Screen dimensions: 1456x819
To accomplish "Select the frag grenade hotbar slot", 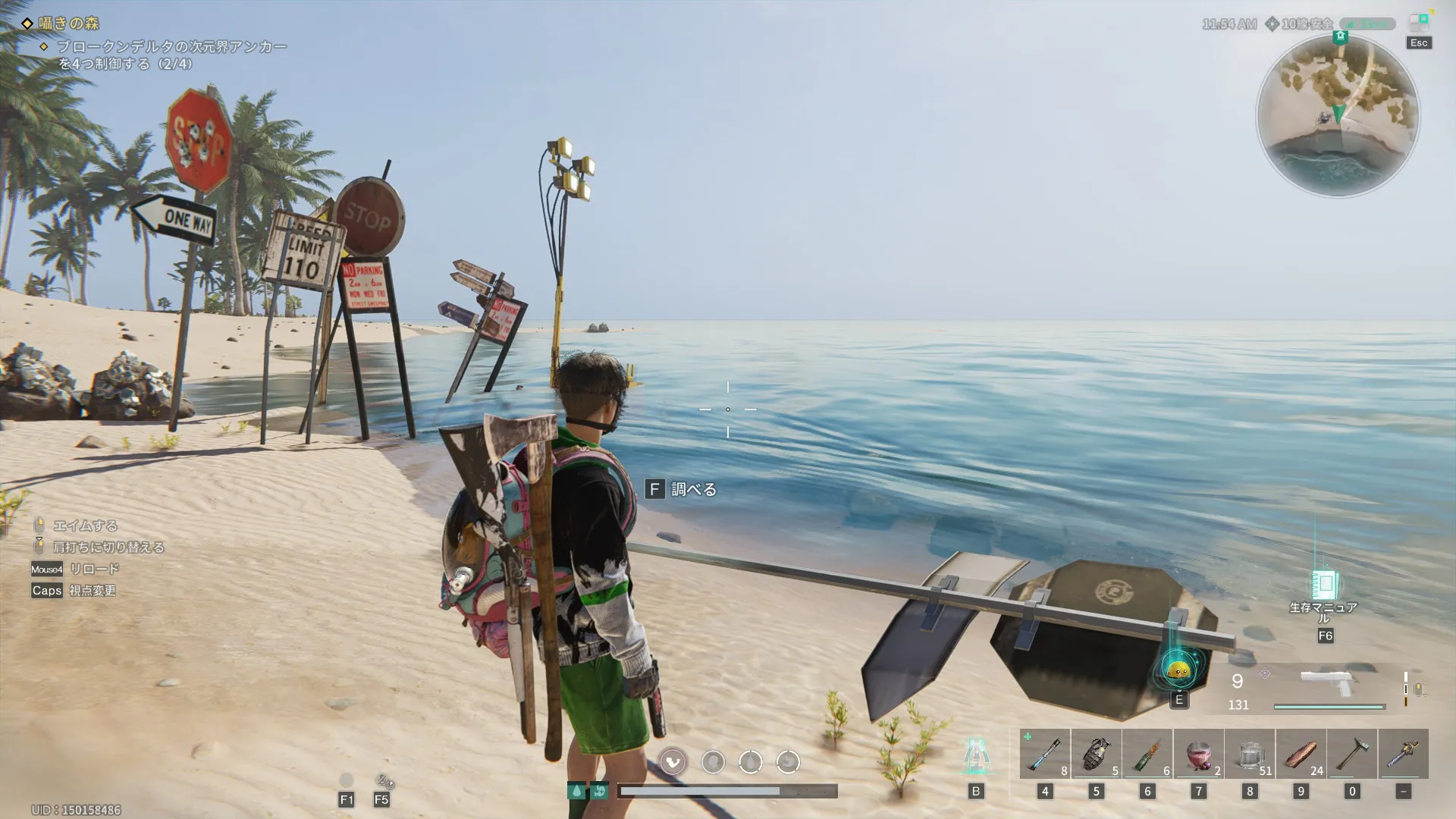I will [x=1096, y=754].
